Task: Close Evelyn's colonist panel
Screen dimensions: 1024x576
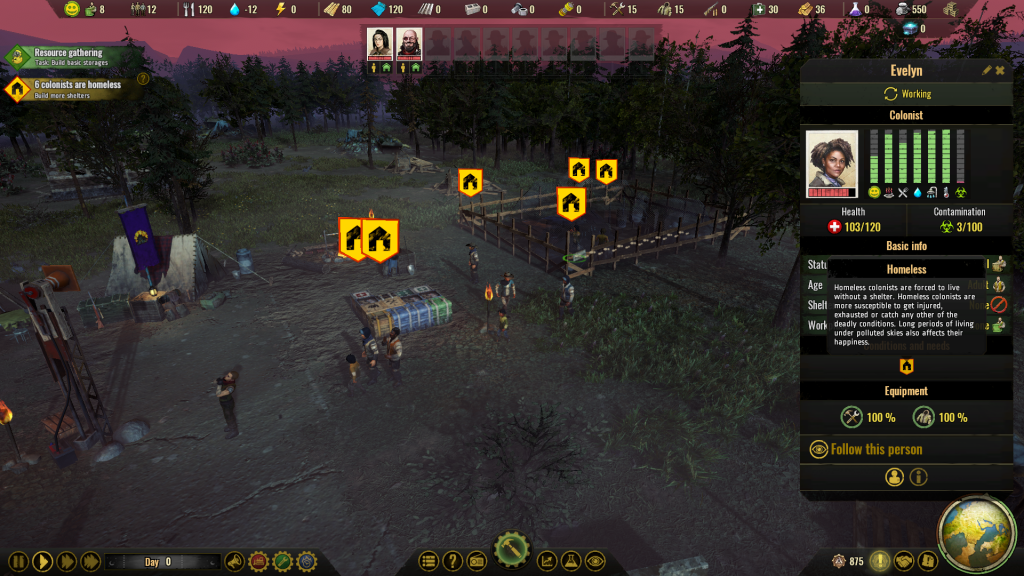Action: (x=1000, y=71)
